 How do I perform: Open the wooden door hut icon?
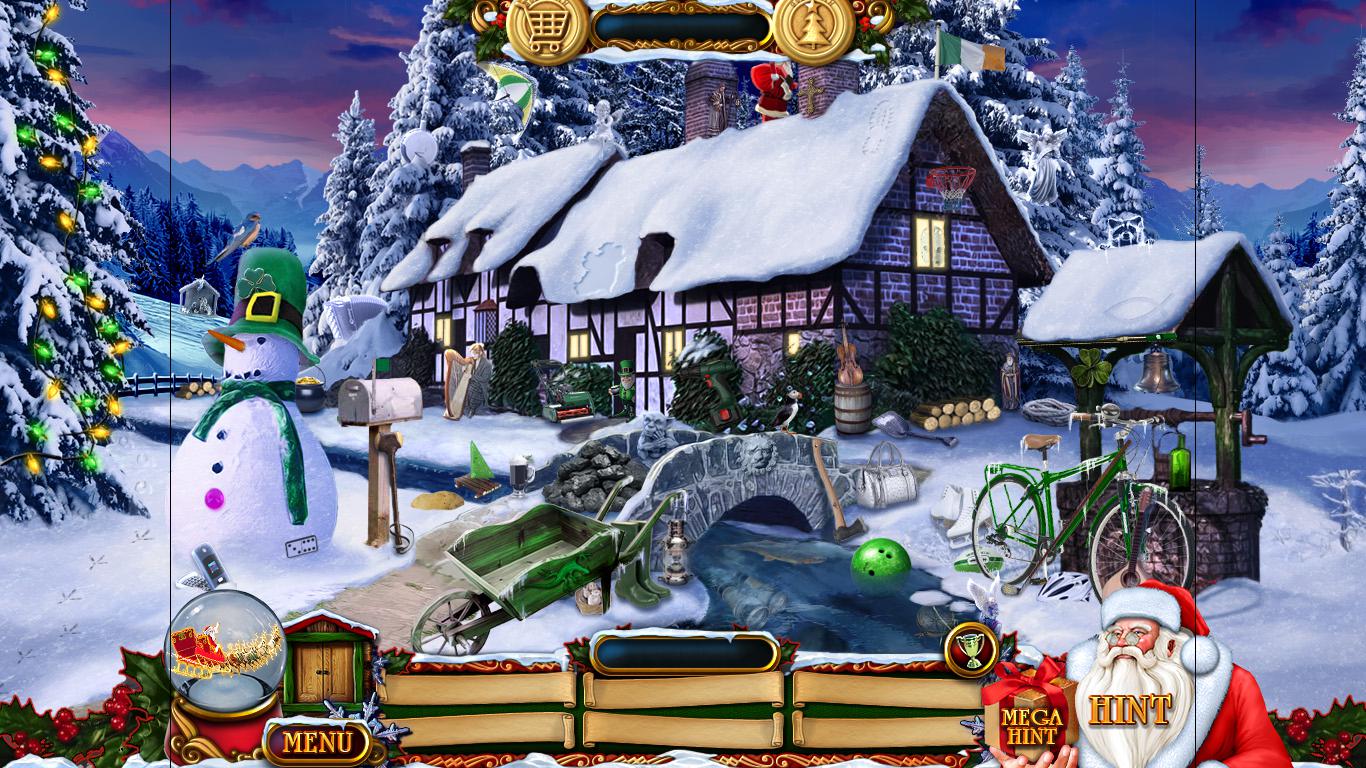(x=327, y=667)
